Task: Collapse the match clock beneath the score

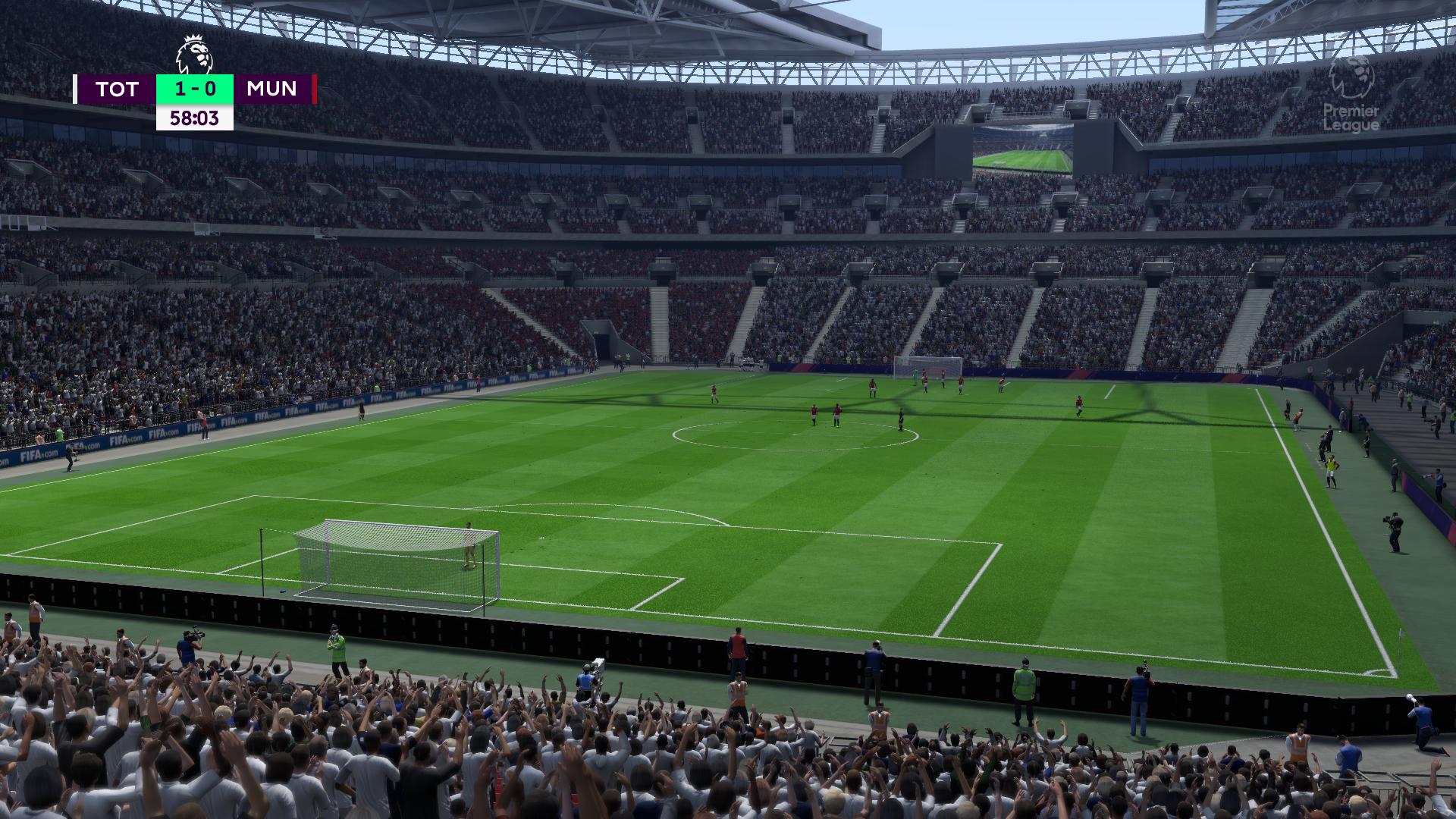Action: pos(193,118)
